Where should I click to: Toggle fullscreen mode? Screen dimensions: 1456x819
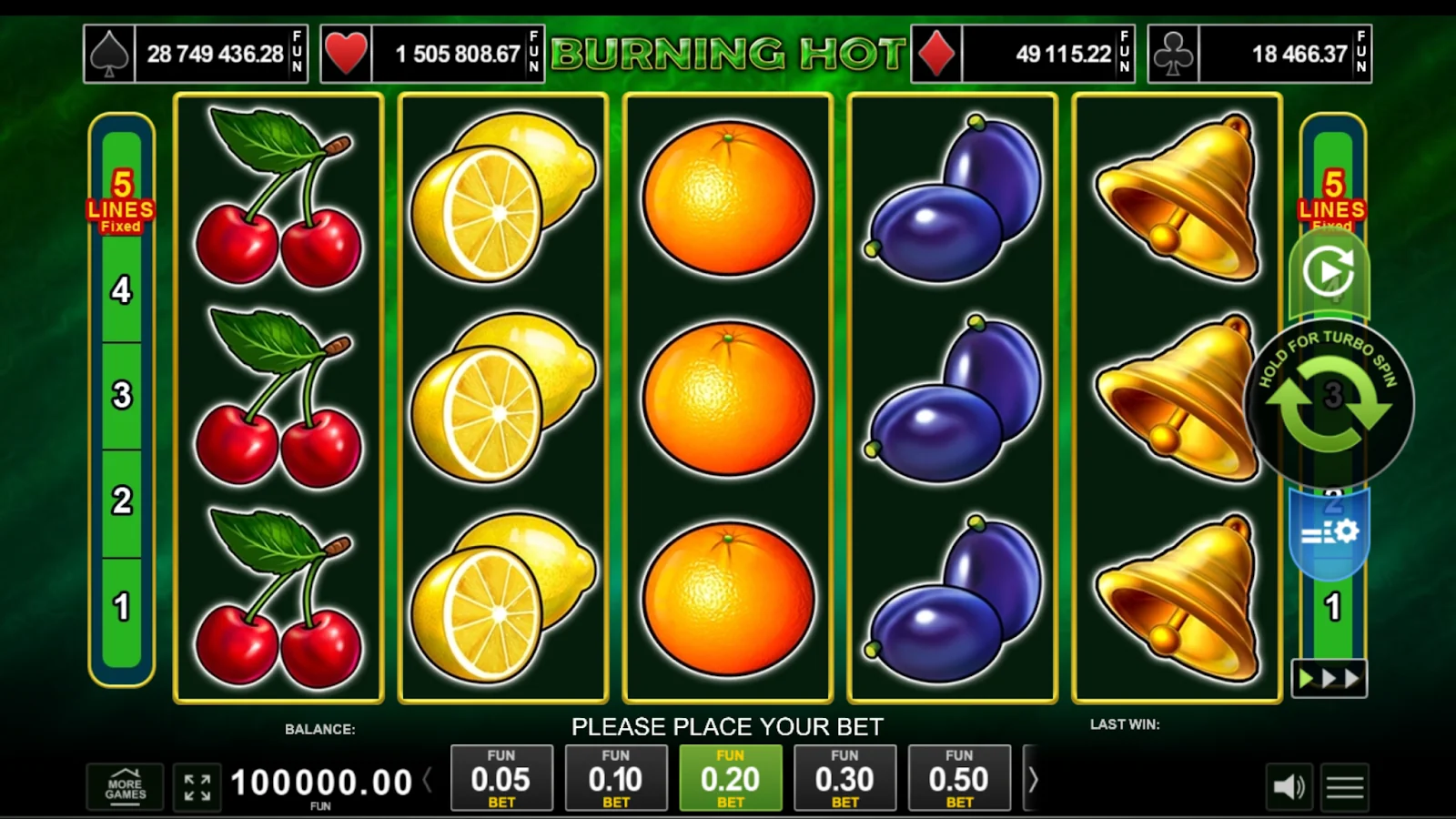[197, 787]
